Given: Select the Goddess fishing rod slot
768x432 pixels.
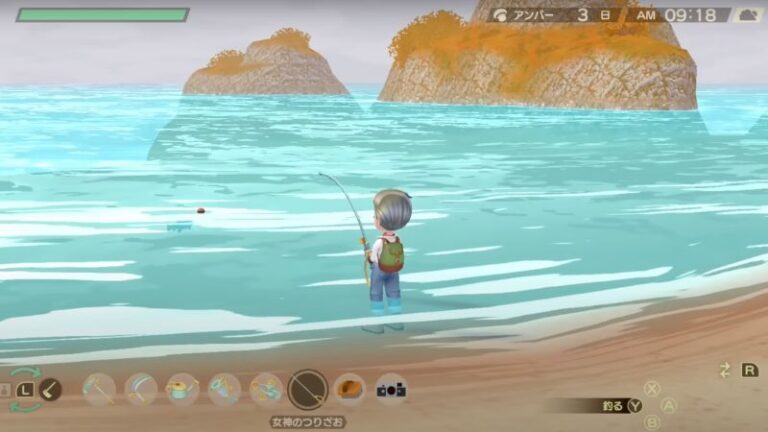Looking at the screenshot, I should [x=308, y=389].
